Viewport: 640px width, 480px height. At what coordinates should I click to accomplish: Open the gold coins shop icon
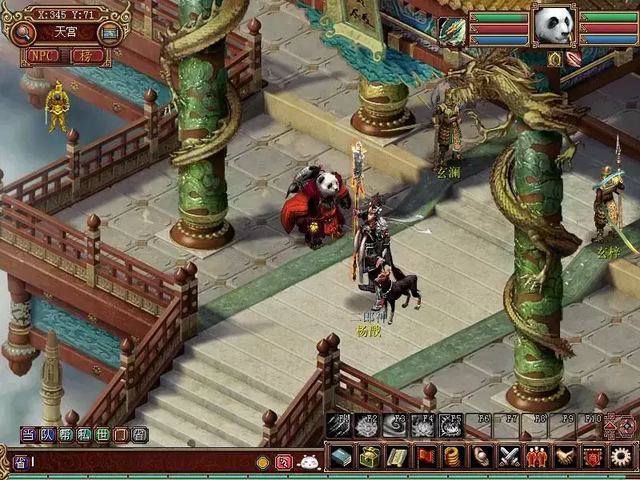pos(453,457)
